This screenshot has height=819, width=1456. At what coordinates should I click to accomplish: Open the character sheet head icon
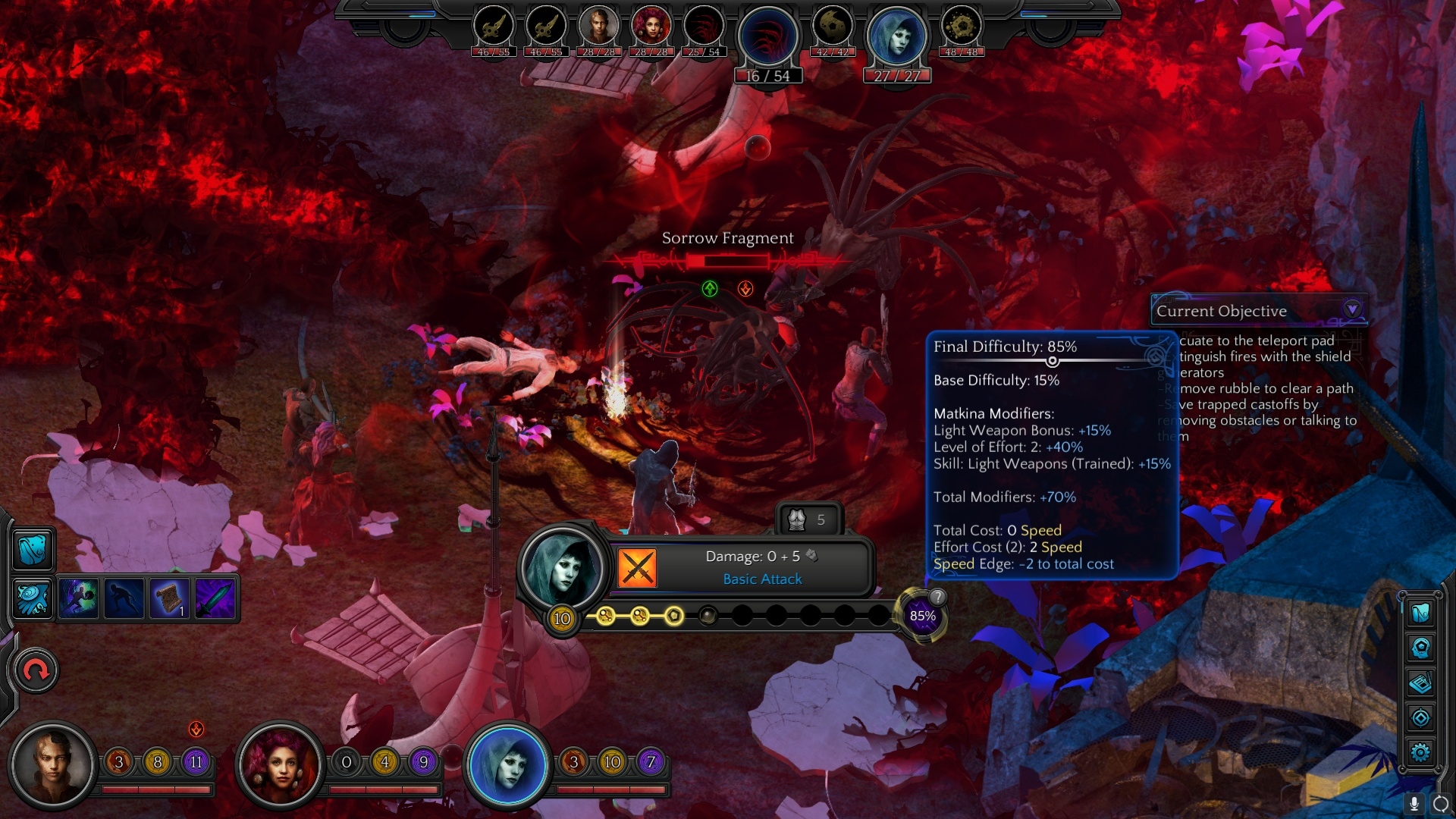point(1420,648)
